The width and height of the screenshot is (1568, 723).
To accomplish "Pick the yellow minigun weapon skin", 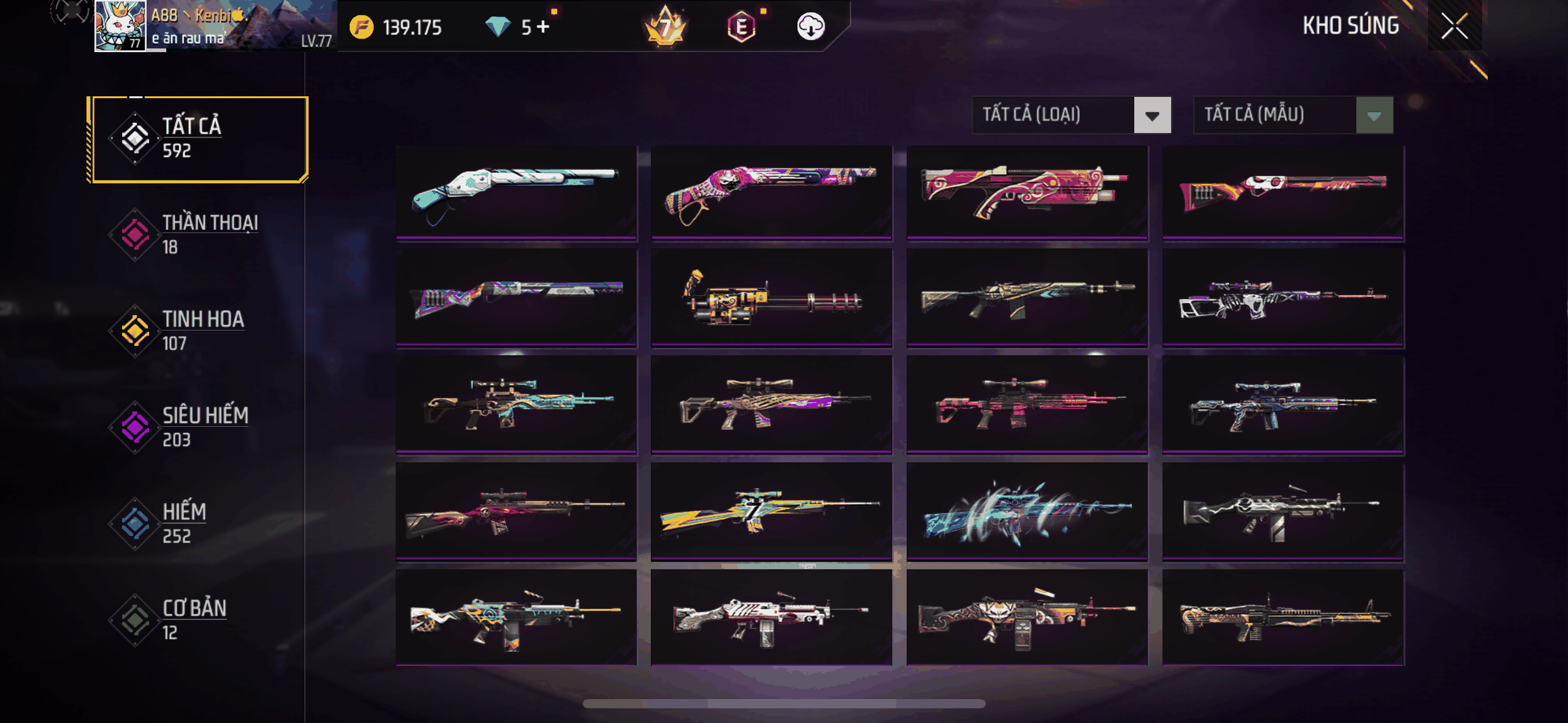I will point(771,297).
